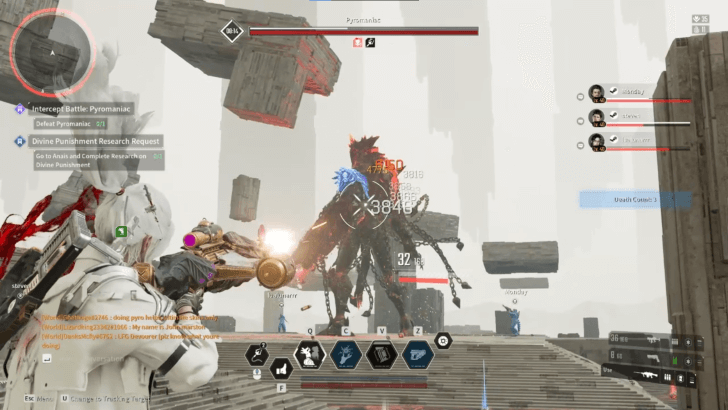Select the middle party member portrait
Screen dimensions: 728x410
pos(597,117)
